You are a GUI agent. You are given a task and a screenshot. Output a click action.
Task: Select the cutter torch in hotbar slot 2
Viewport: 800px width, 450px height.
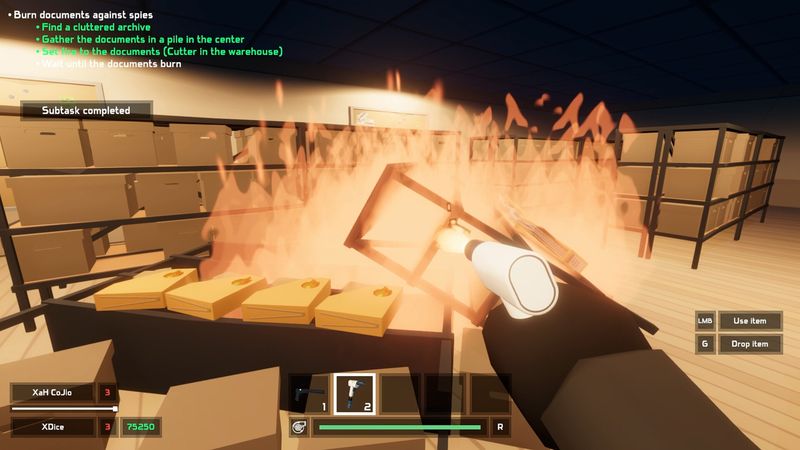(354, 392)
